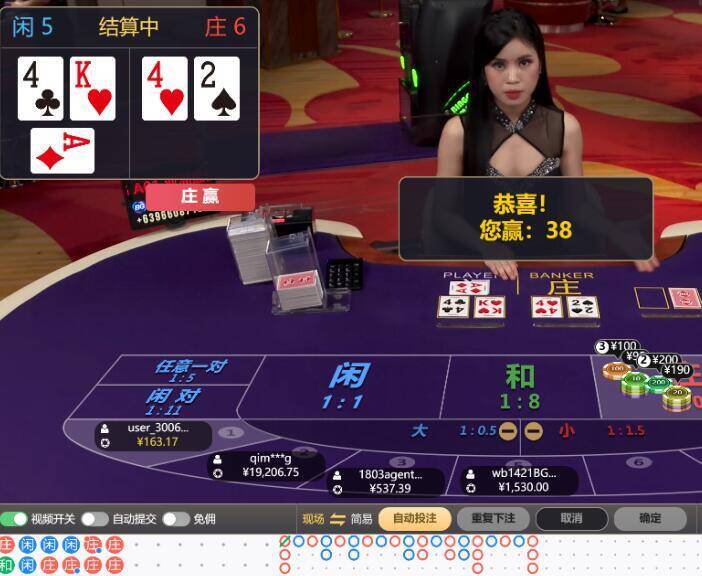Bet on the 闲 1:1 player area
The image size is (702, 576).
(x=345, y=385)
